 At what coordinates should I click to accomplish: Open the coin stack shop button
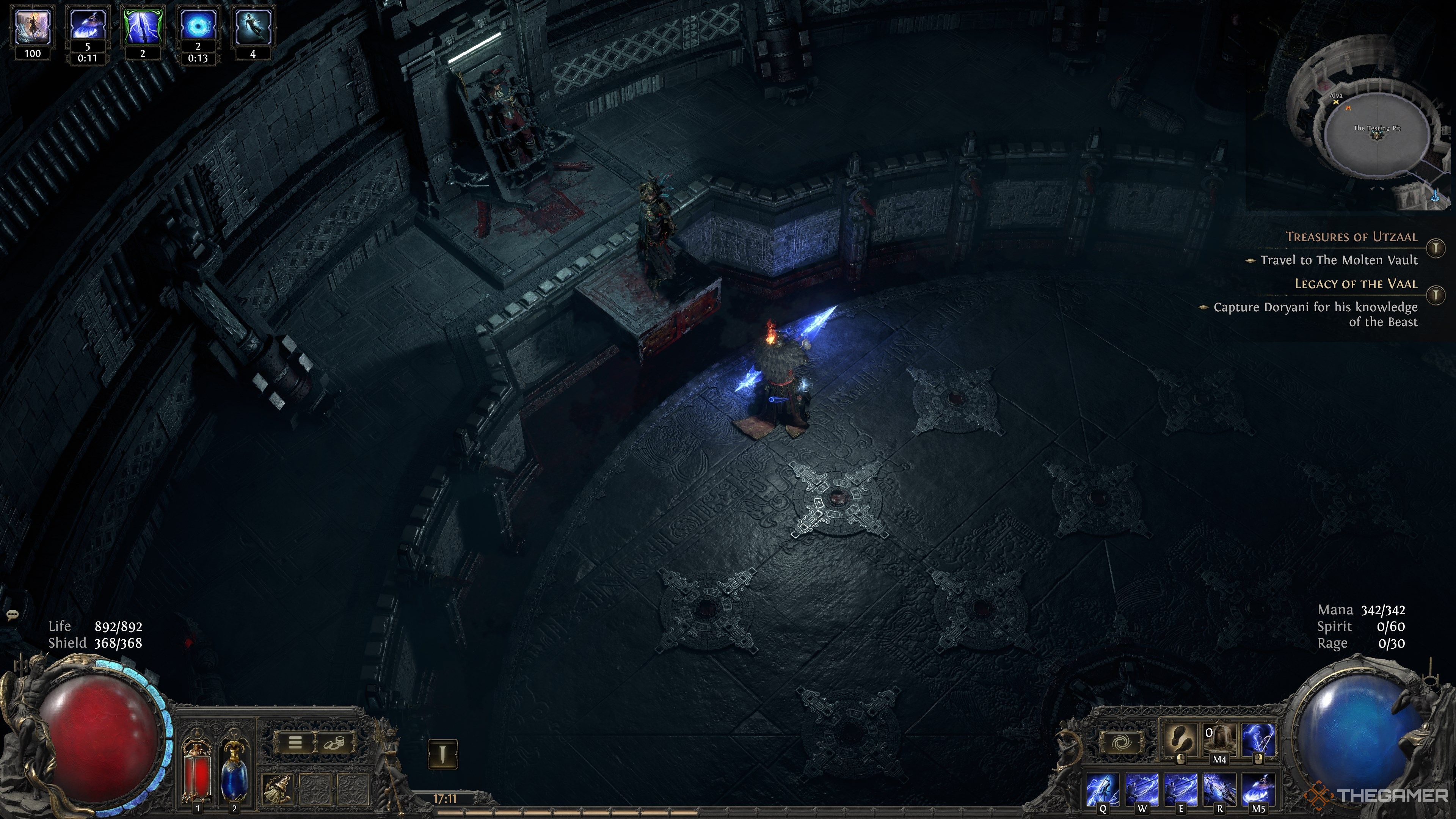[334, 743]
